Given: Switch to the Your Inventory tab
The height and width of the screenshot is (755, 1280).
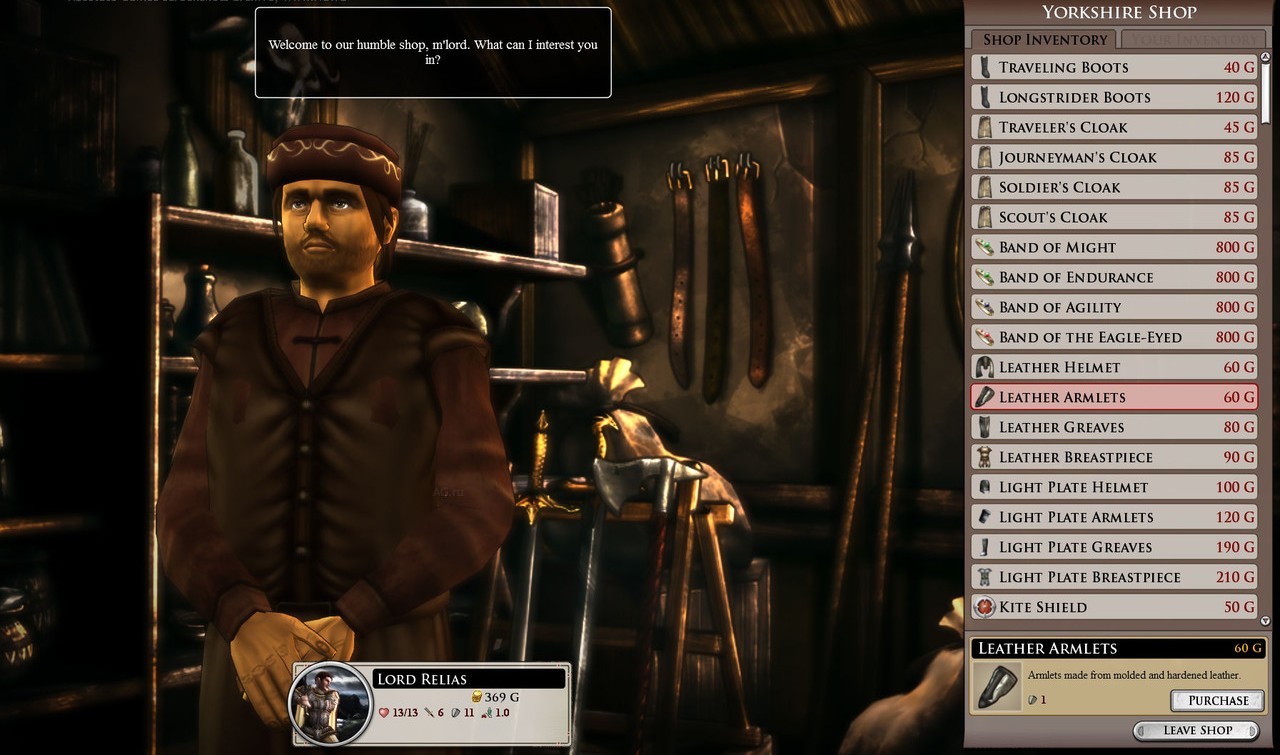Looking at the screenshot, I should pos(1192,40).
